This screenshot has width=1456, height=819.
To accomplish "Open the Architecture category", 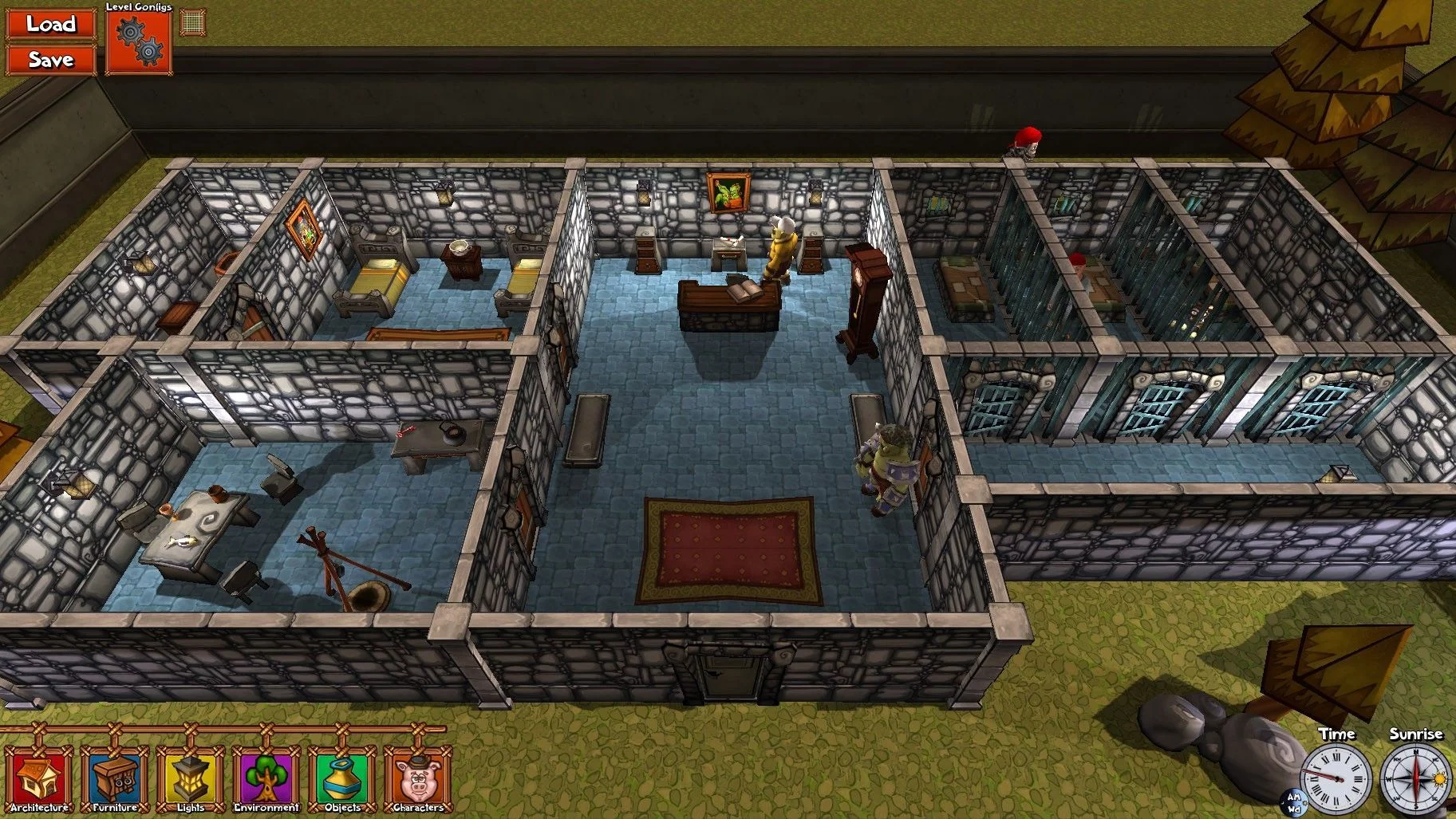I will [38, 779].
